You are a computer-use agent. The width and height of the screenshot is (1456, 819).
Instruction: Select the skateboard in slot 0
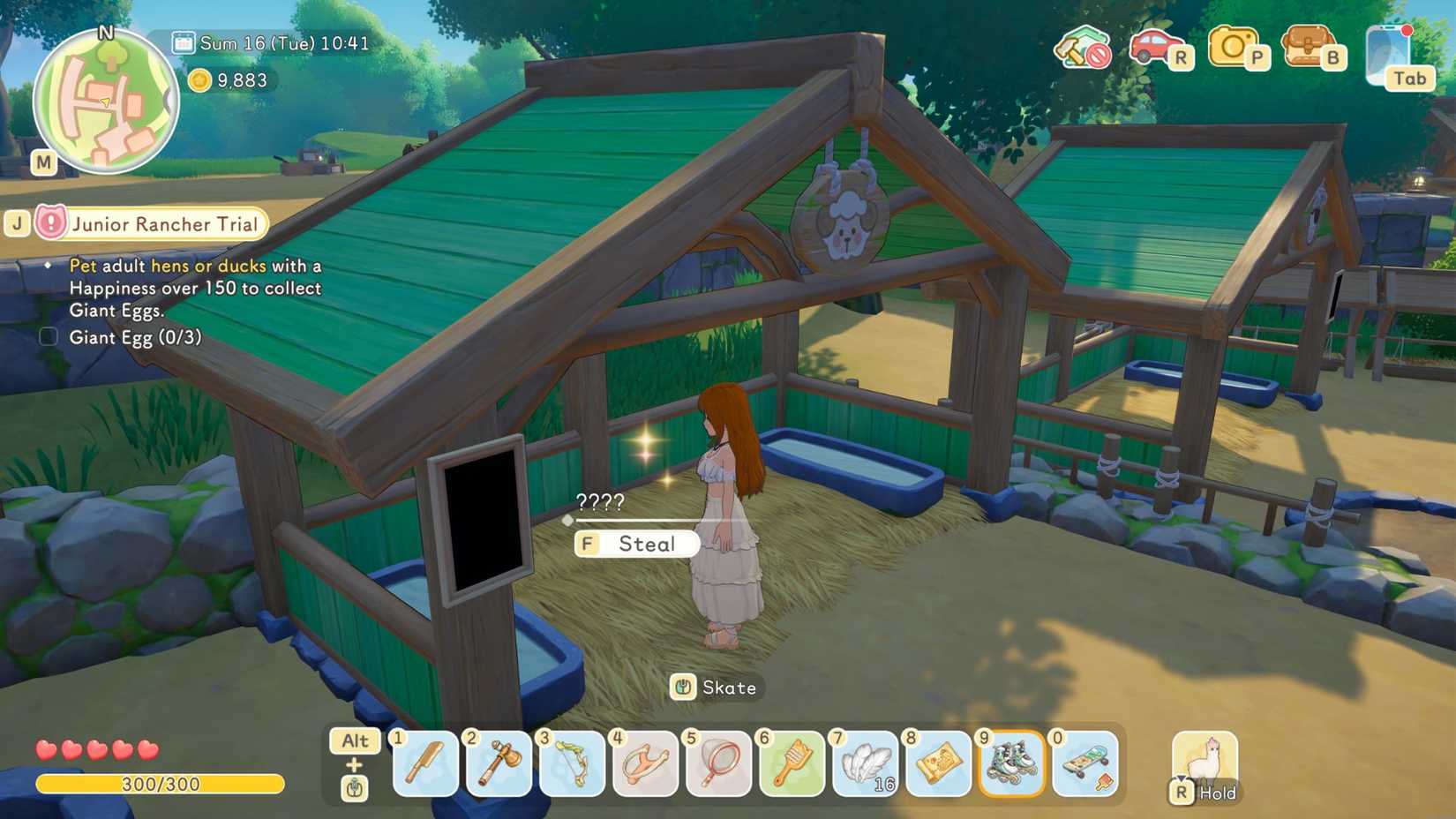click(1084, 764)
